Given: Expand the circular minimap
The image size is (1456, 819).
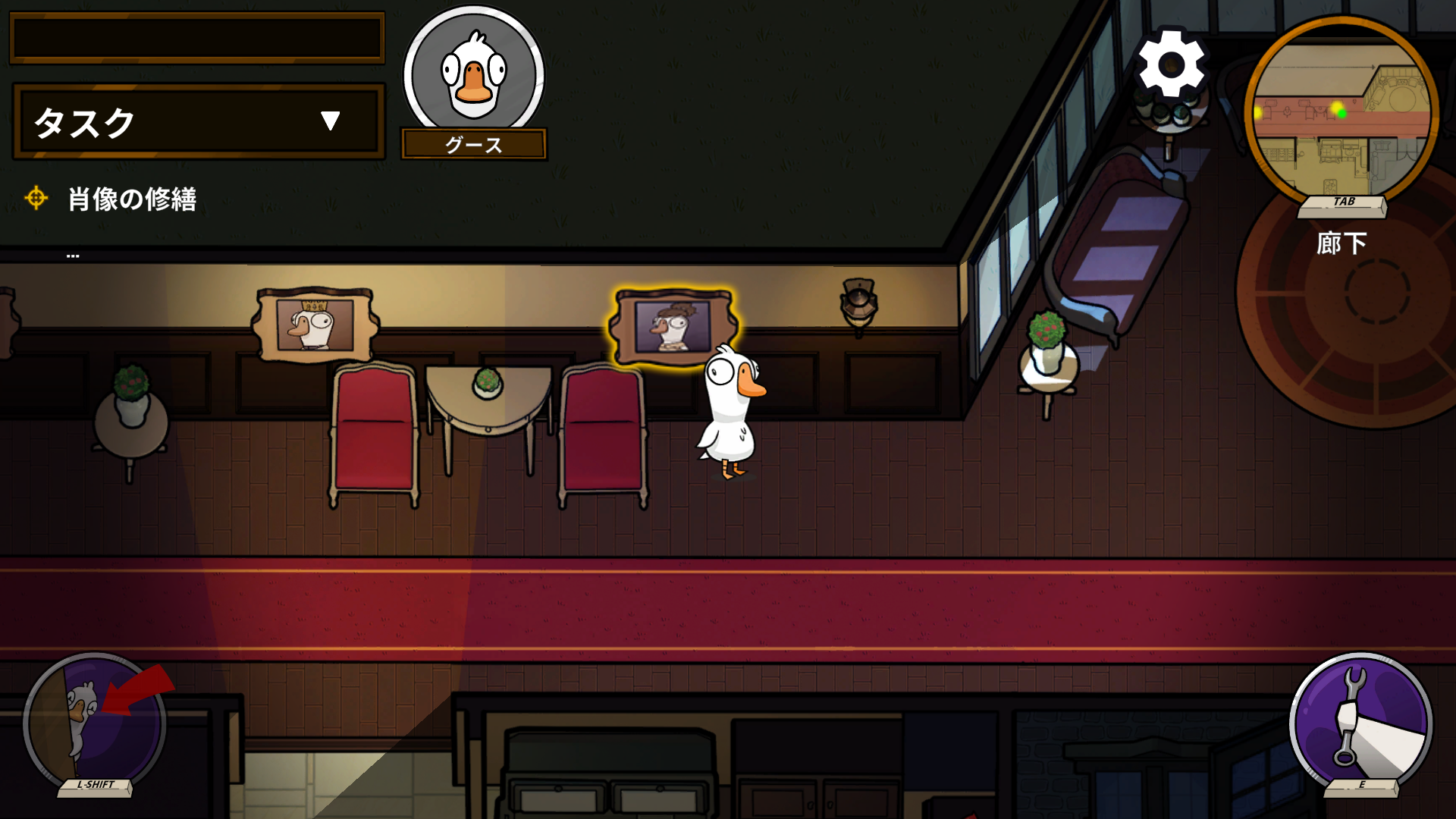Looking at the screenshot, I should point(1341,110).
